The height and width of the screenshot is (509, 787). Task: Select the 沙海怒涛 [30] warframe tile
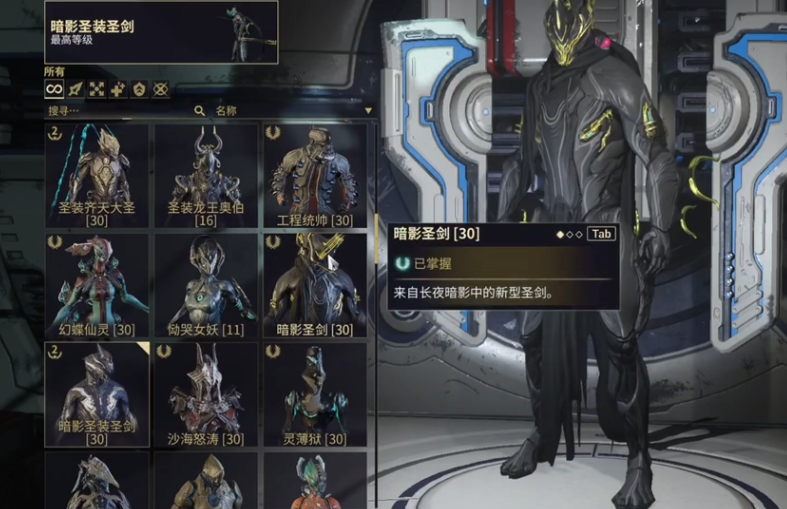(x=206, y=394)
